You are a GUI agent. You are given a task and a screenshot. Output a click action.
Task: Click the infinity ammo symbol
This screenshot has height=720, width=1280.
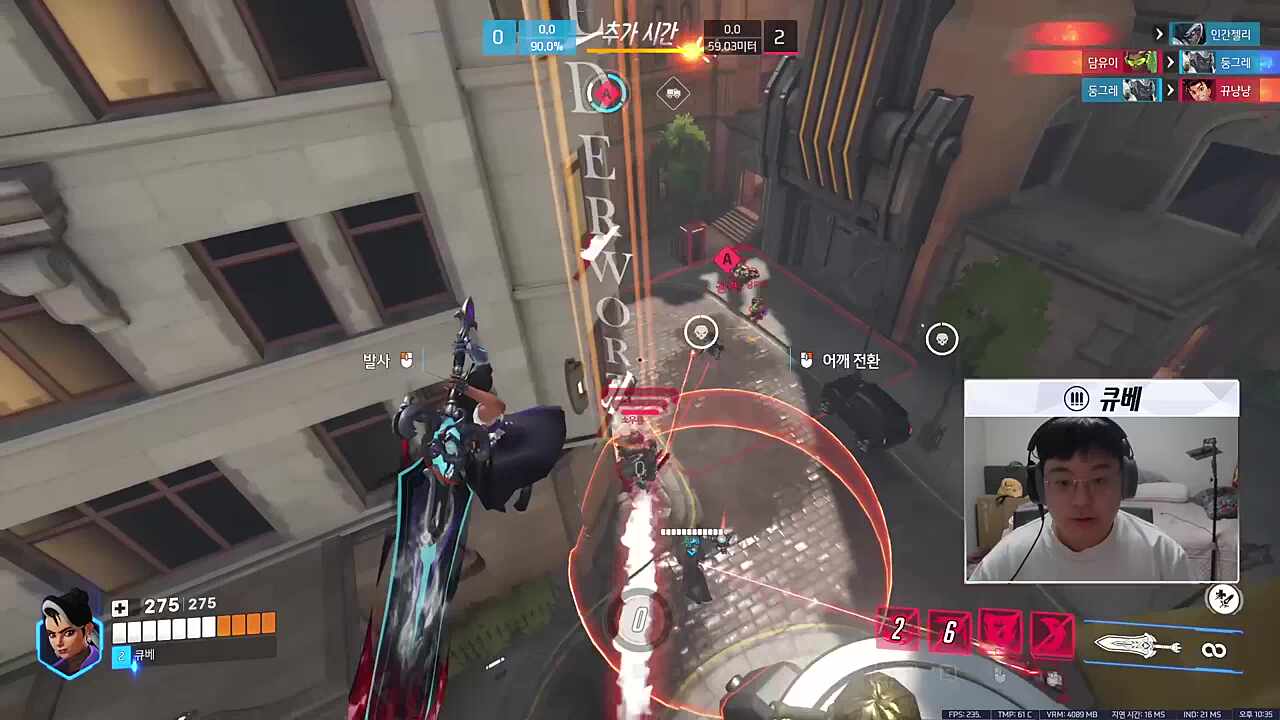click(x=1215, y=648)
